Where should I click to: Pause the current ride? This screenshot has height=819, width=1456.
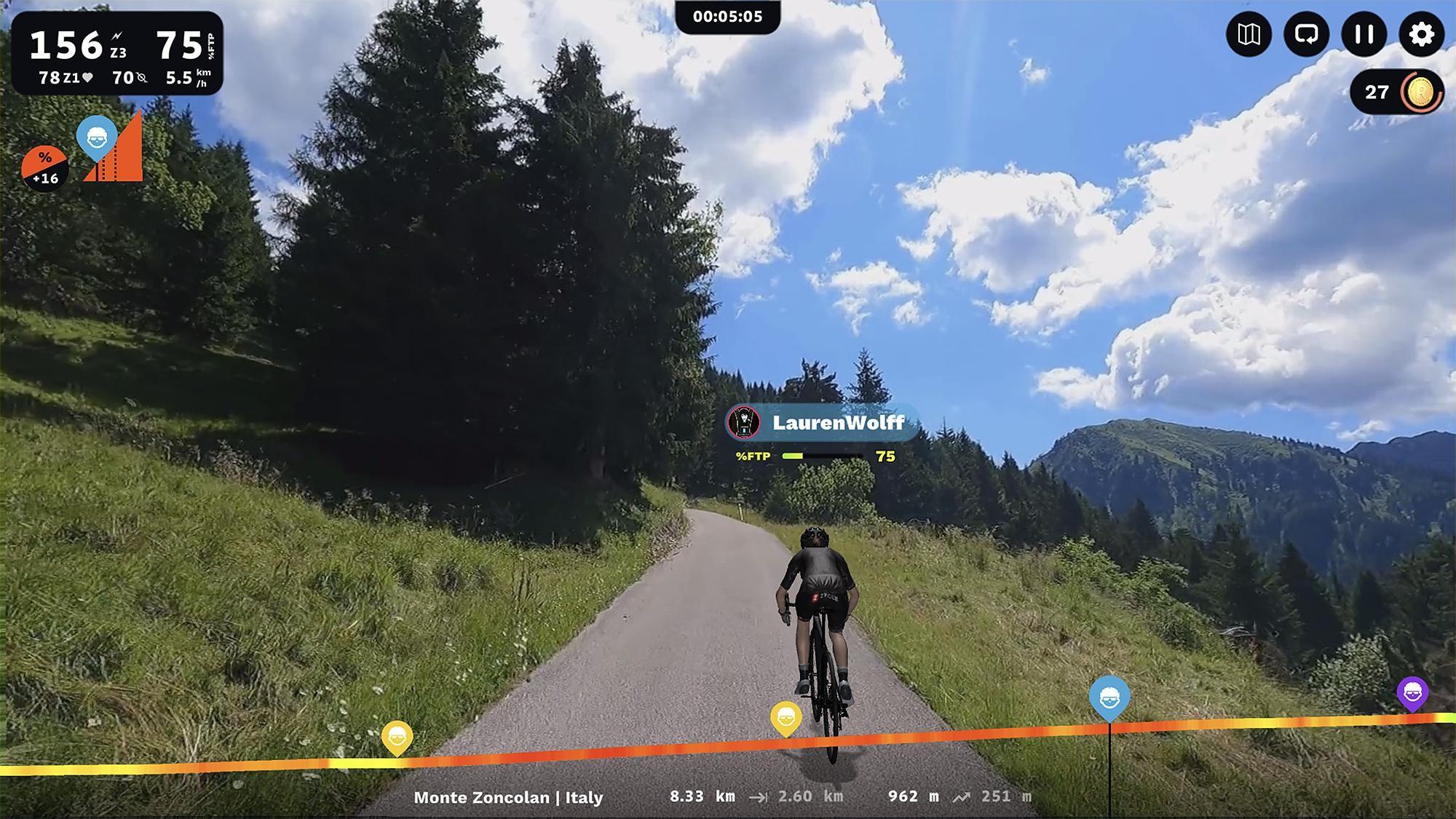point(1362,34)
